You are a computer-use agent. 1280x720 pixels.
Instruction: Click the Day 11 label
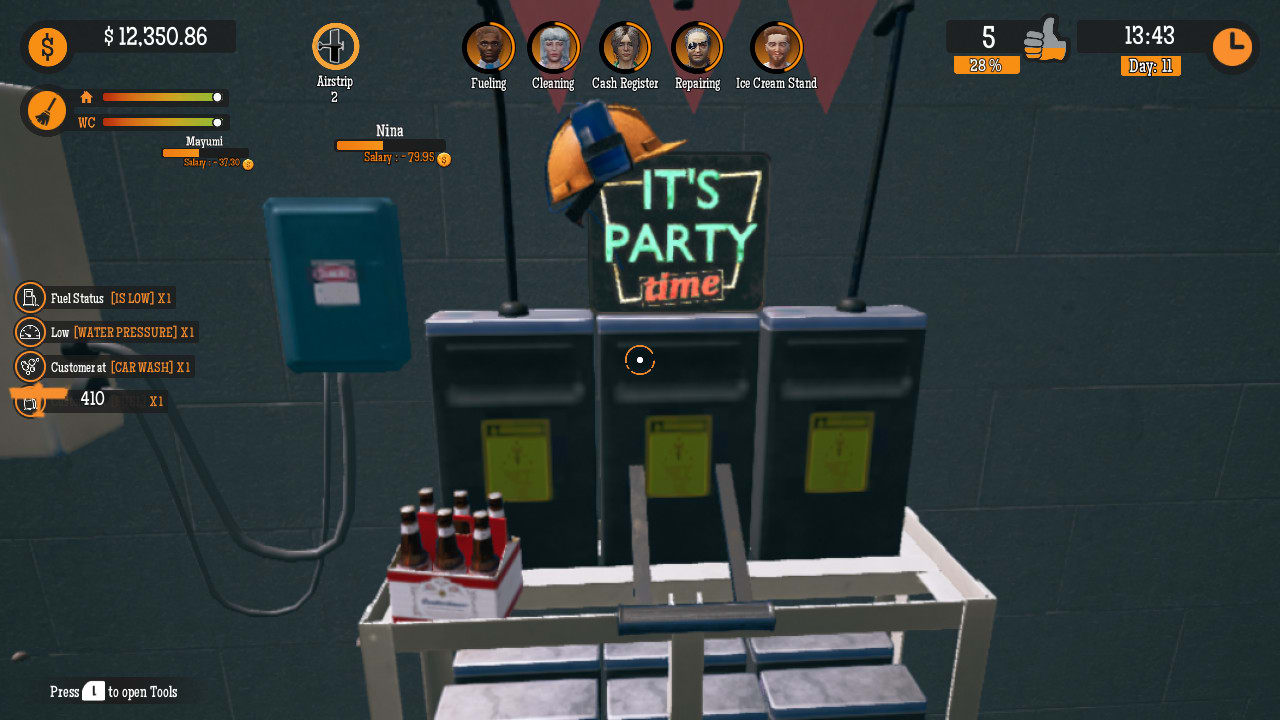click(1150, 66)
